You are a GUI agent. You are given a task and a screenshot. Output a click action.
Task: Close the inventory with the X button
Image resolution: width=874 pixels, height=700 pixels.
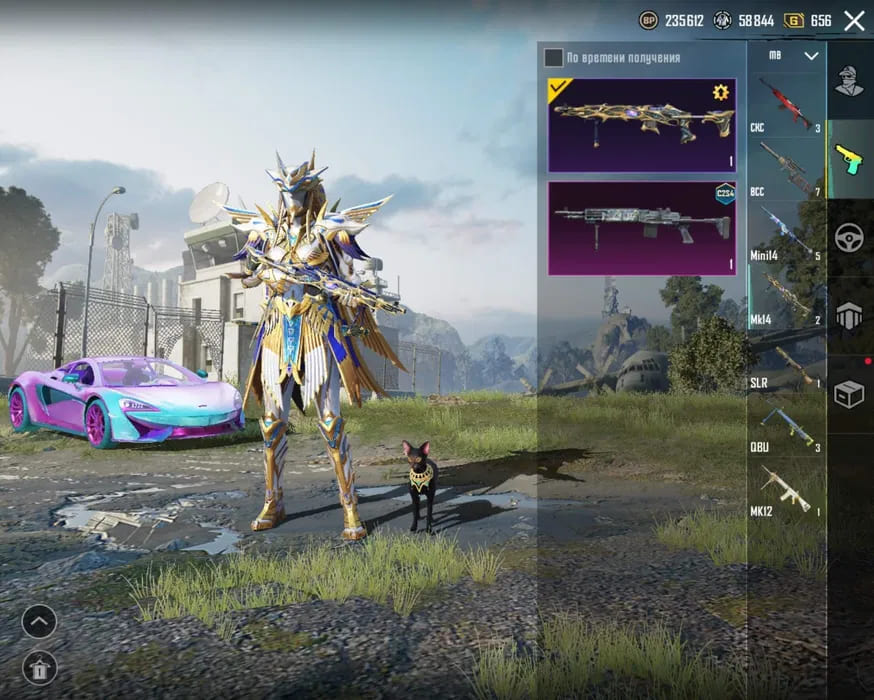pyautogui.click(x=854, y=20)
